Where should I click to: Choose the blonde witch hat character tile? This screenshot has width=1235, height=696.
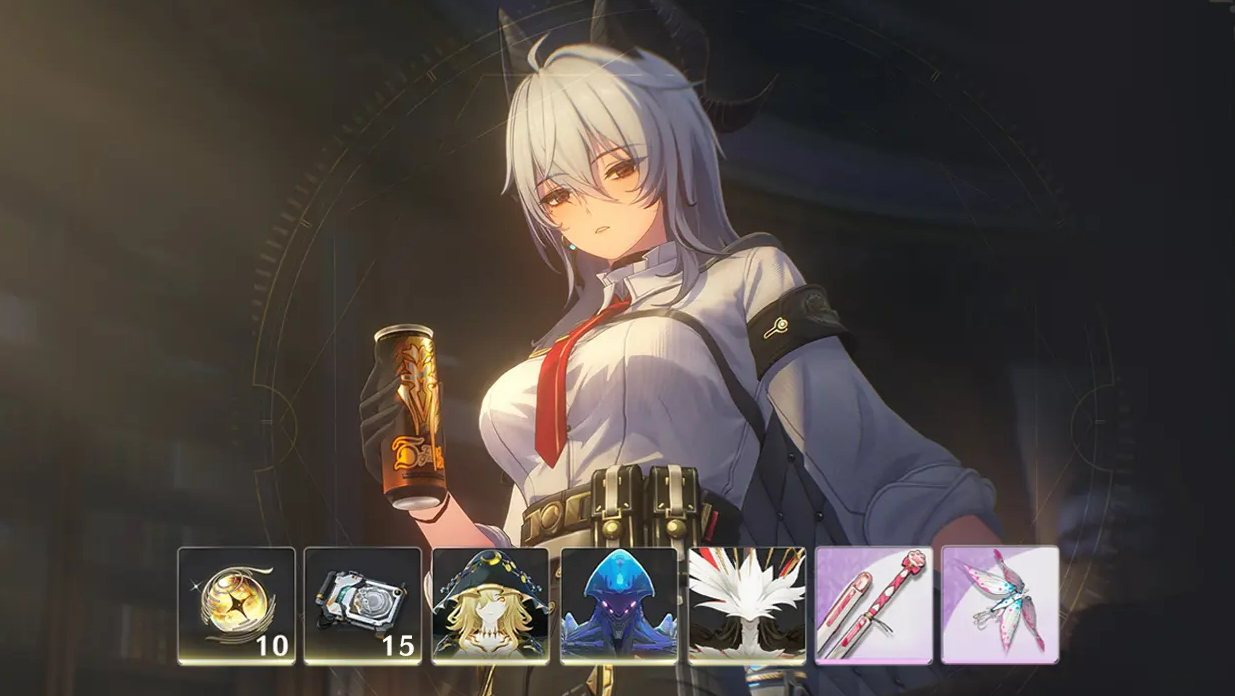pyautogui.click(x=491, y=605)
